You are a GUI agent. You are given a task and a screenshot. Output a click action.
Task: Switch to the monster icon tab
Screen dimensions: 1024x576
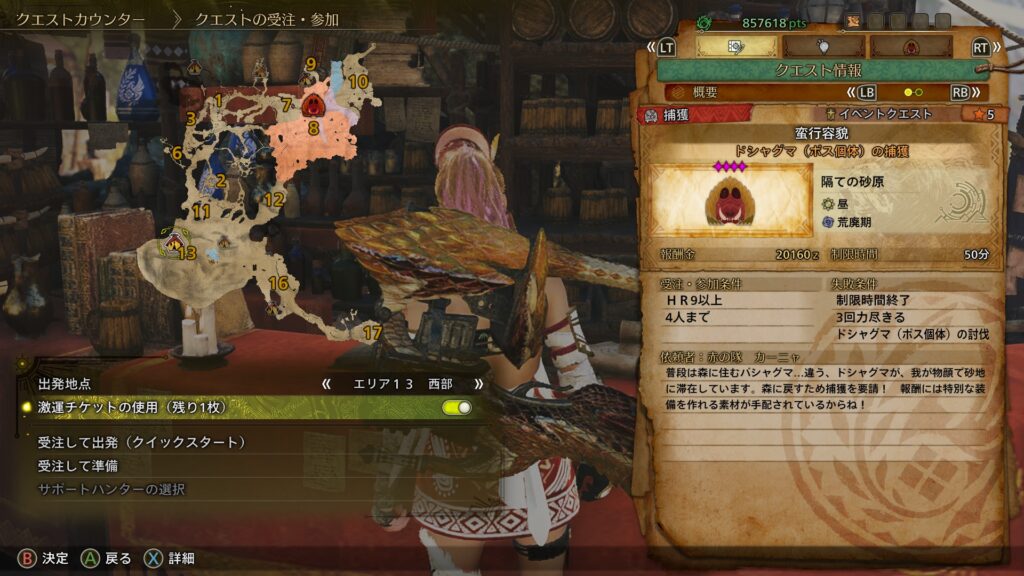[911, 46]
